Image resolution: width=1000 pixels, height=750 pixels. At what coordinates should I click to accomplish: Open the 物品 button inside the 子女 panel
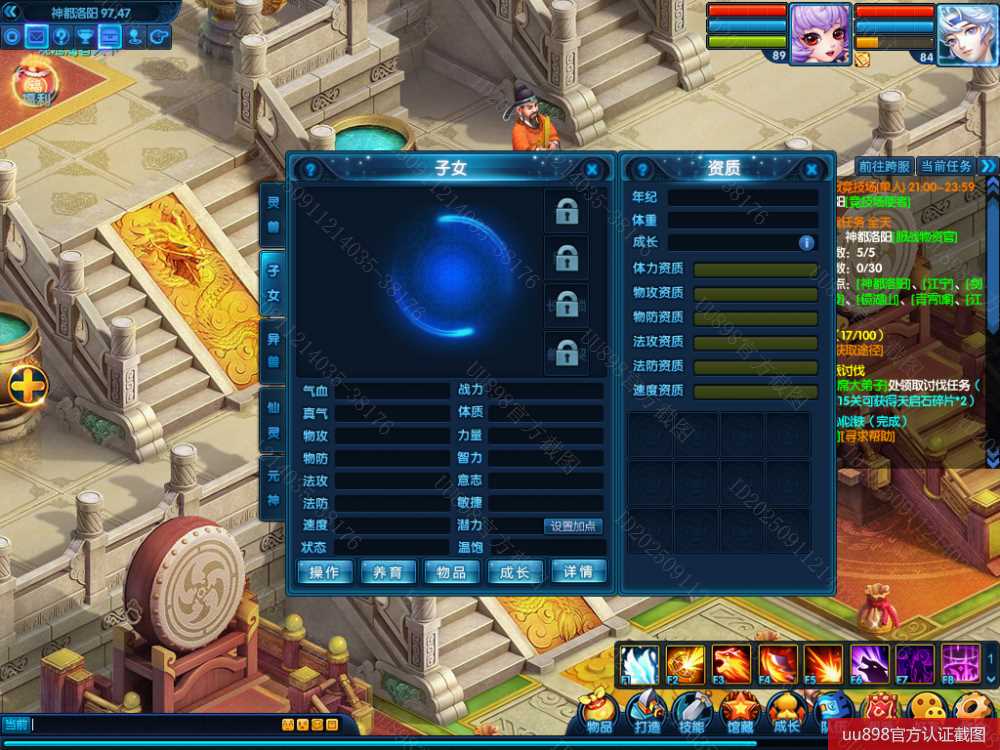coord(452,572)
